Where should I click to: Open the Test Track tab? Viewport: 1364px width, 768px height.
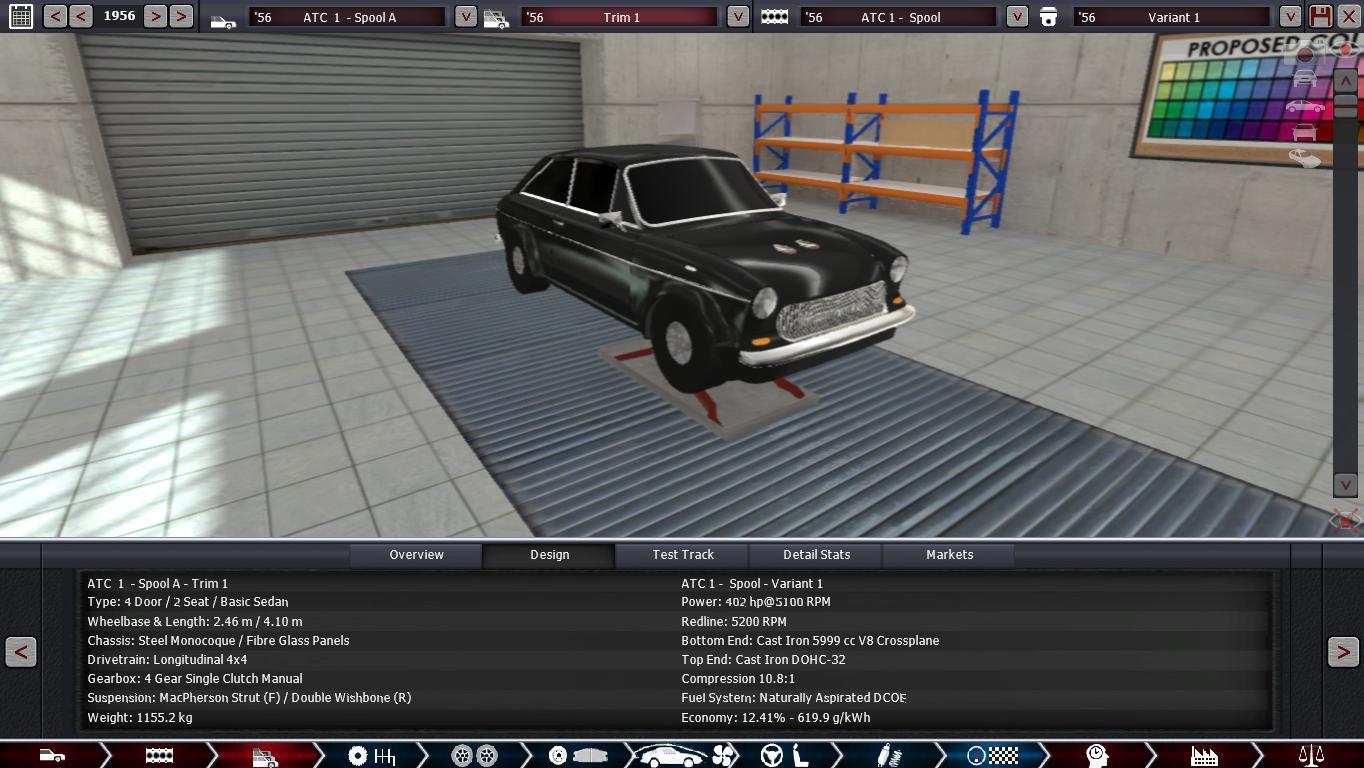click(683, 555)
